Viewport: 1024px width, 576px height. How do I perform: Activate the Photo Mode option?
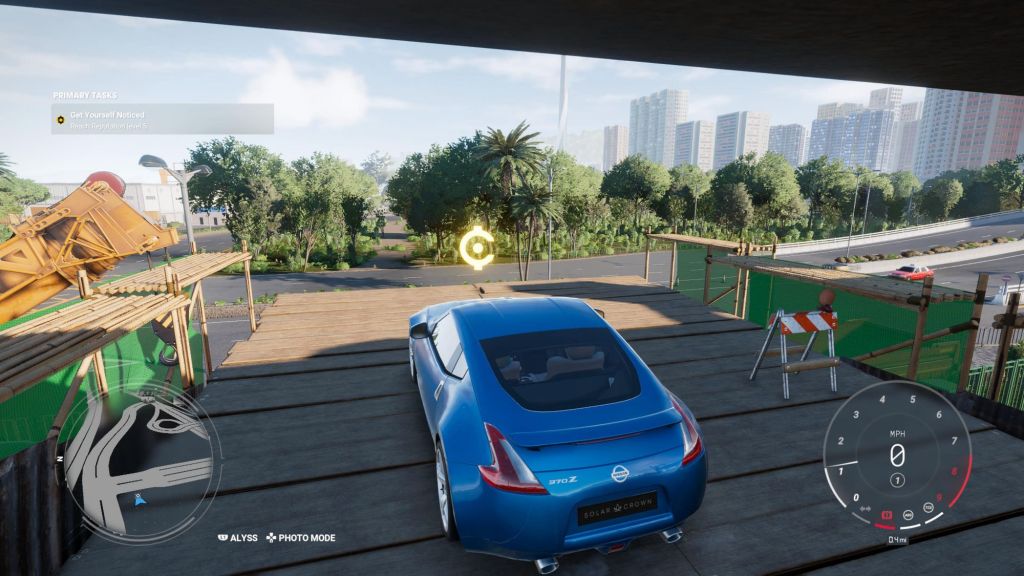coord(300,538)
